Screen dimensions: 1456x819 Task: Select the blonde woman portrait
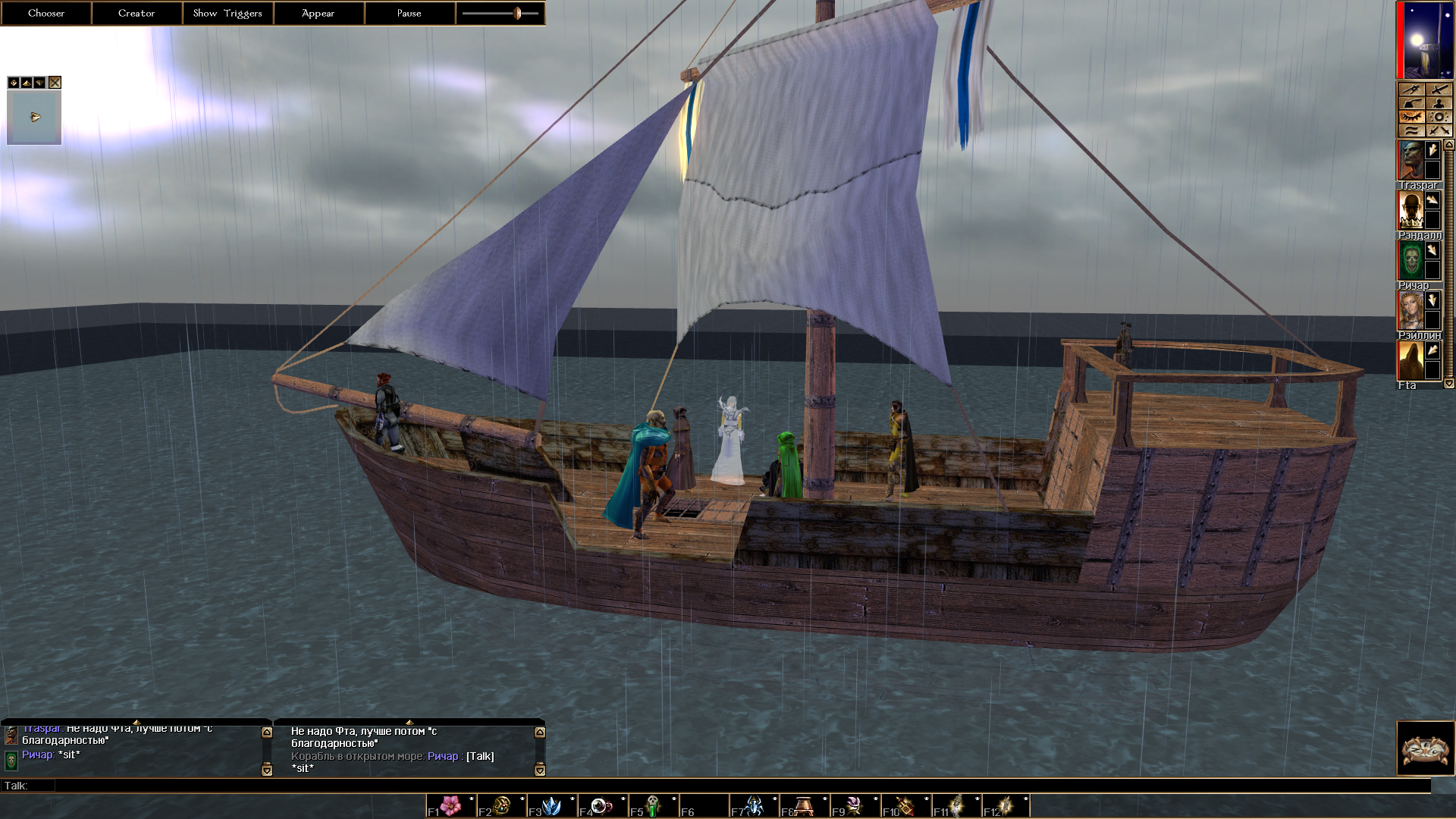click(x=1410, y=310)
